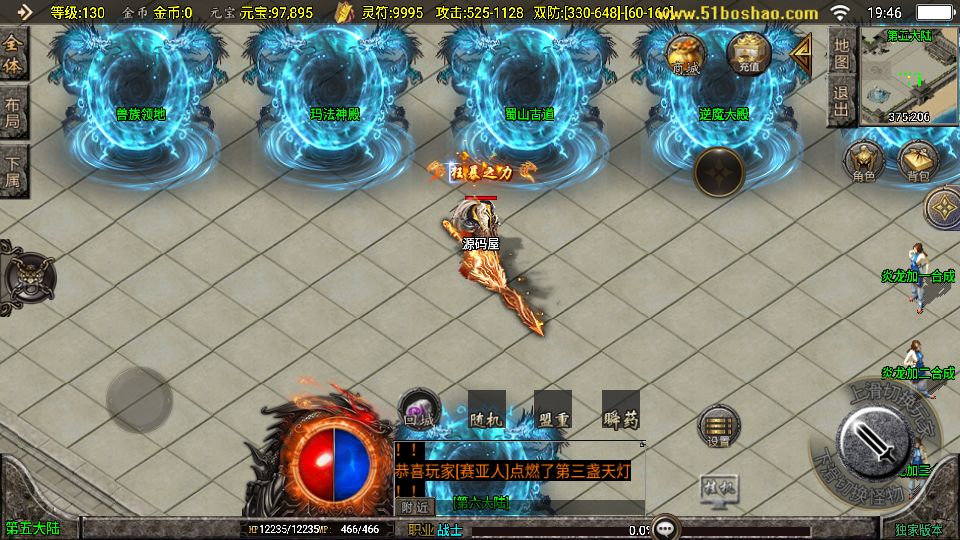Open the 地图 map button

(x=842, y=52)
